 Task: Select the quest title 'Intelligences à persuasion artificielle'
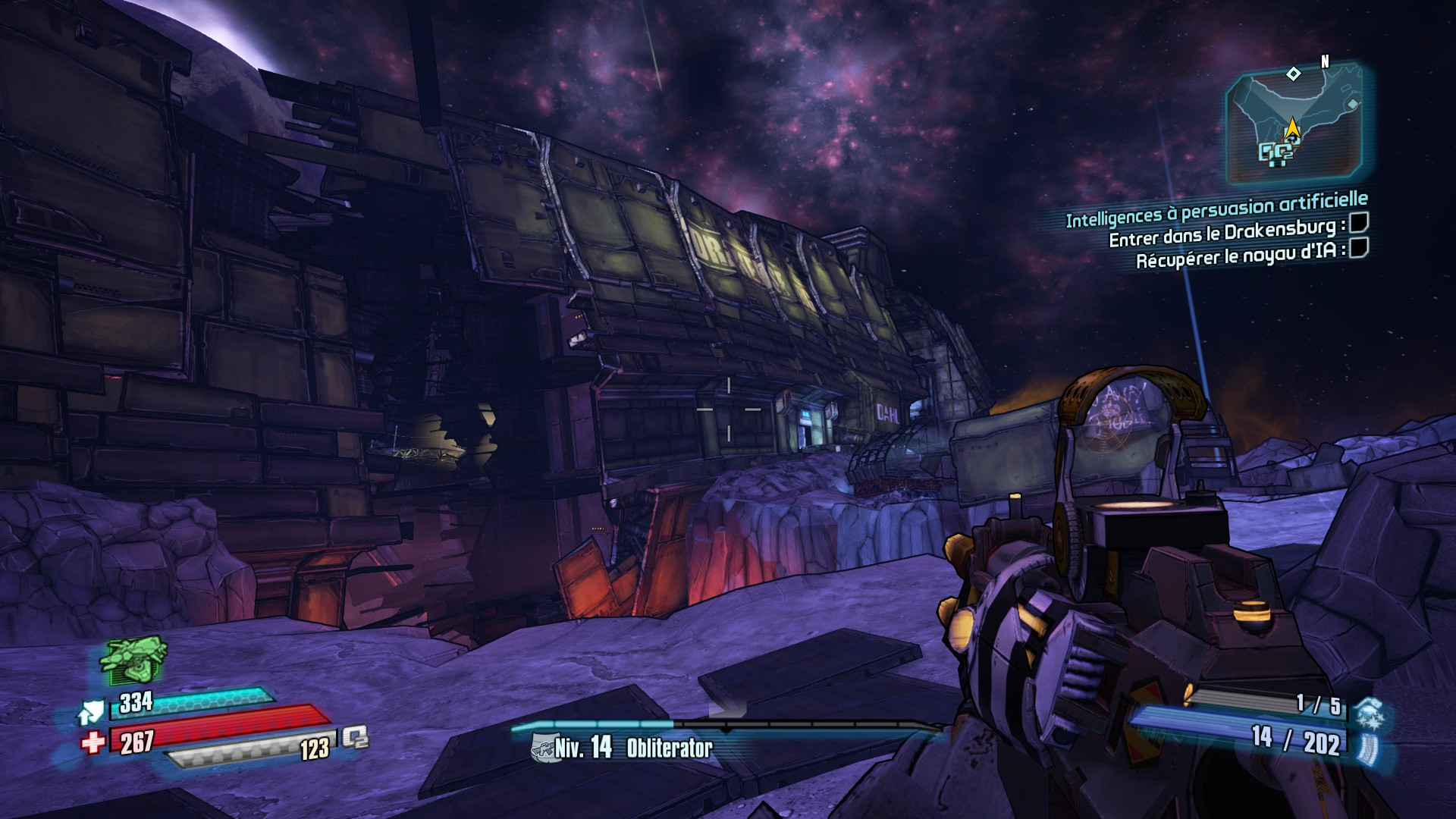pos(1216,209)
